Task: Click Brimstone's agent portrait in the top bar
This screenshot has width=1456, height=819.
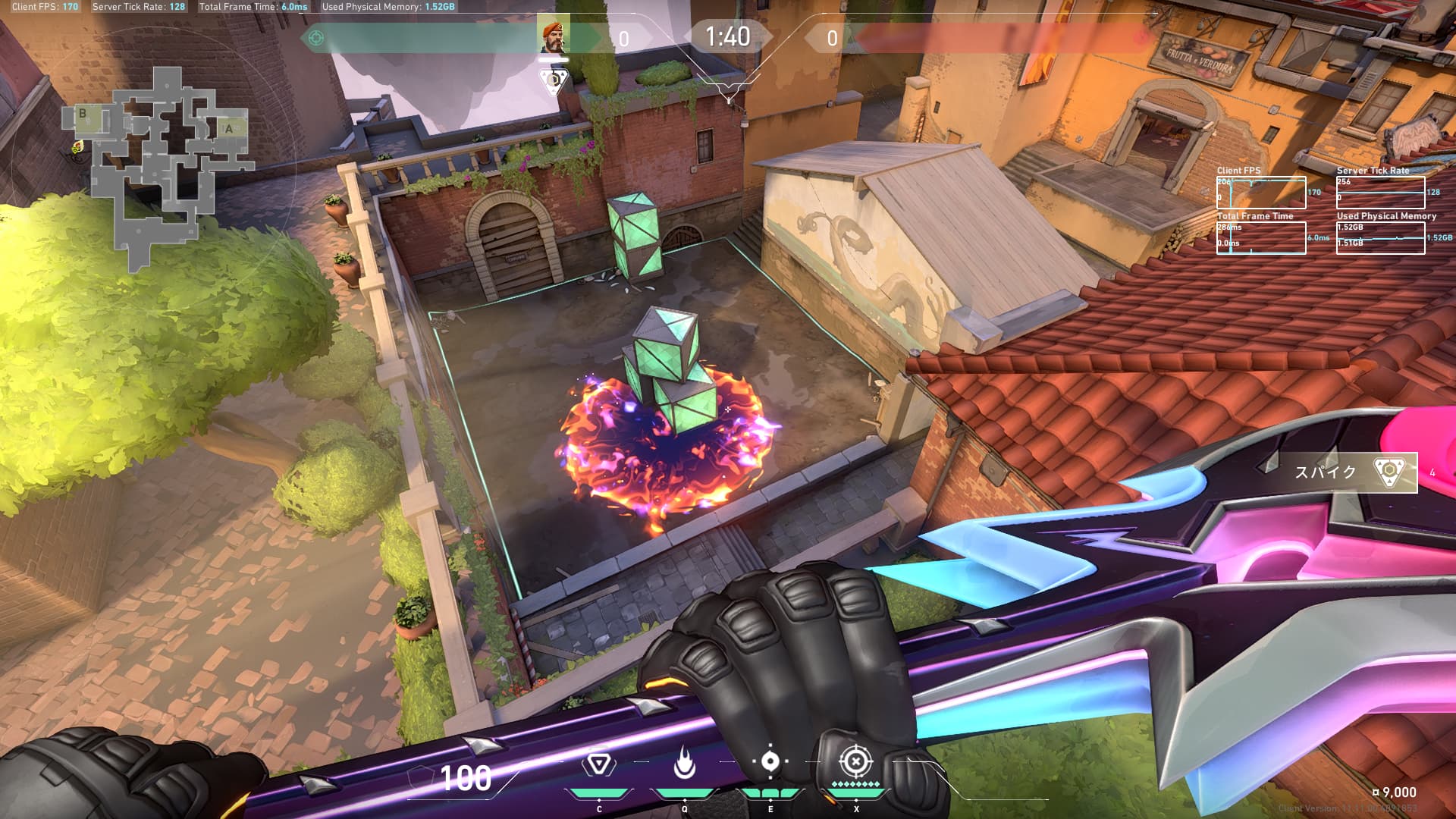Action: tap(554, 36)
